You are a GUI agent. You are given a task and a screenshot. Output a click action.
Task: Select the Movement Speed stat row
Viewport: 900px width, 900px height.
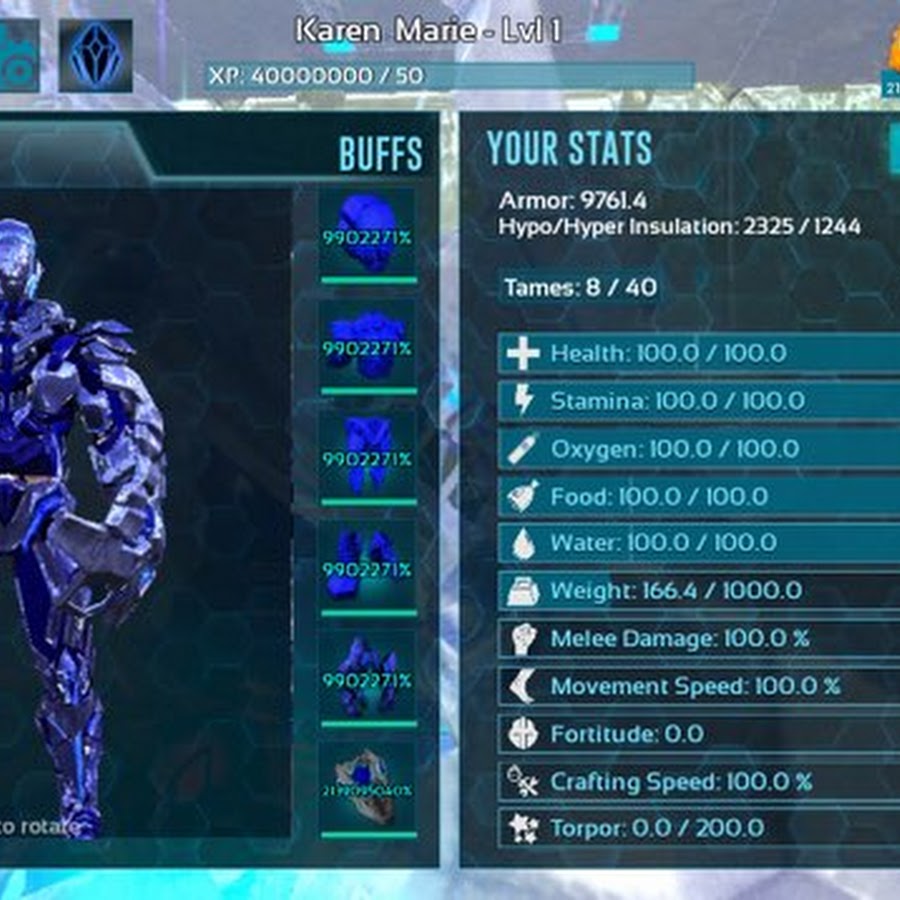point(699,686)
